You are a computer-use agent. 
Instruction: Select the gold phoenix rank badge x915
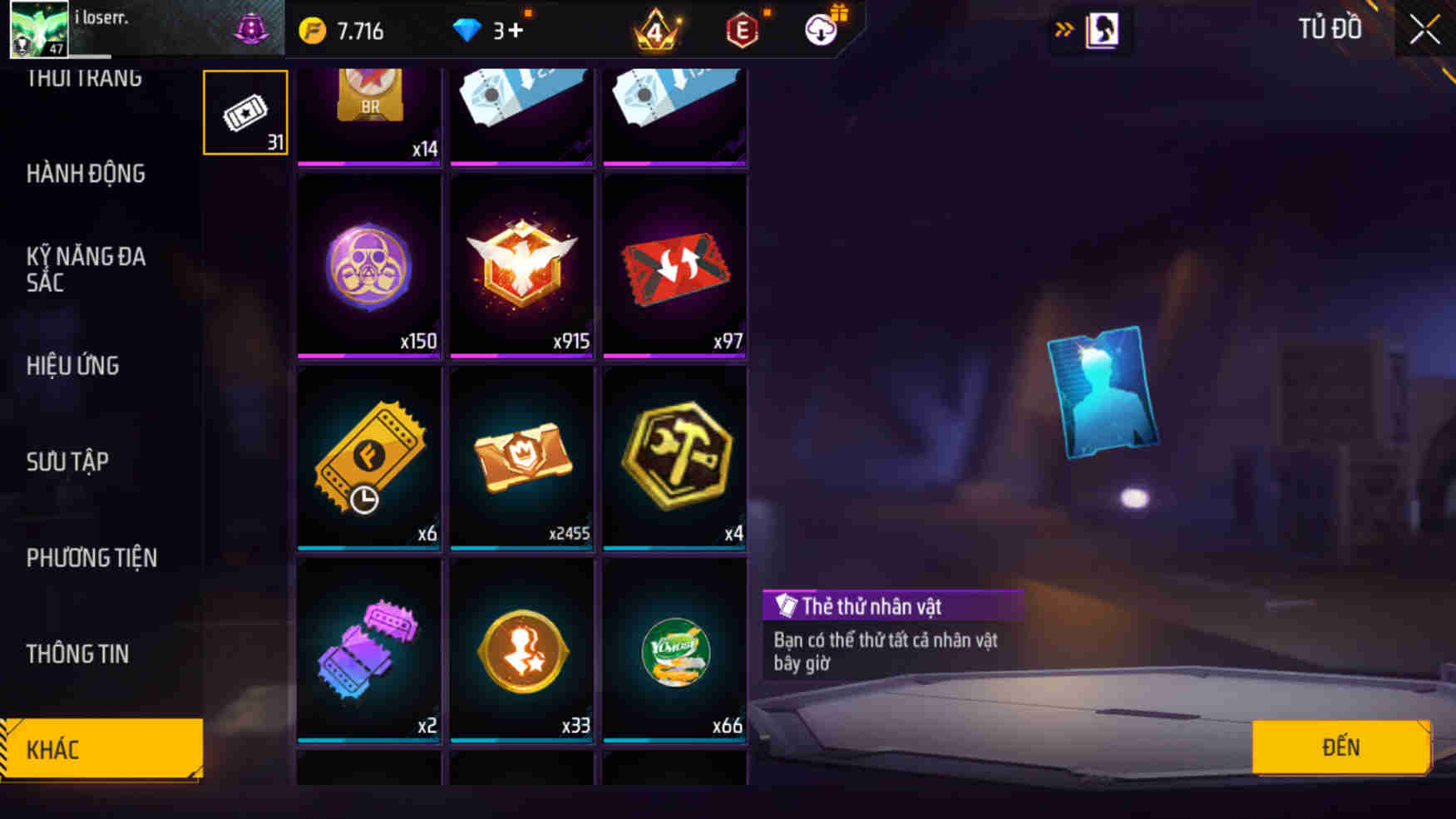pos(521,266)
